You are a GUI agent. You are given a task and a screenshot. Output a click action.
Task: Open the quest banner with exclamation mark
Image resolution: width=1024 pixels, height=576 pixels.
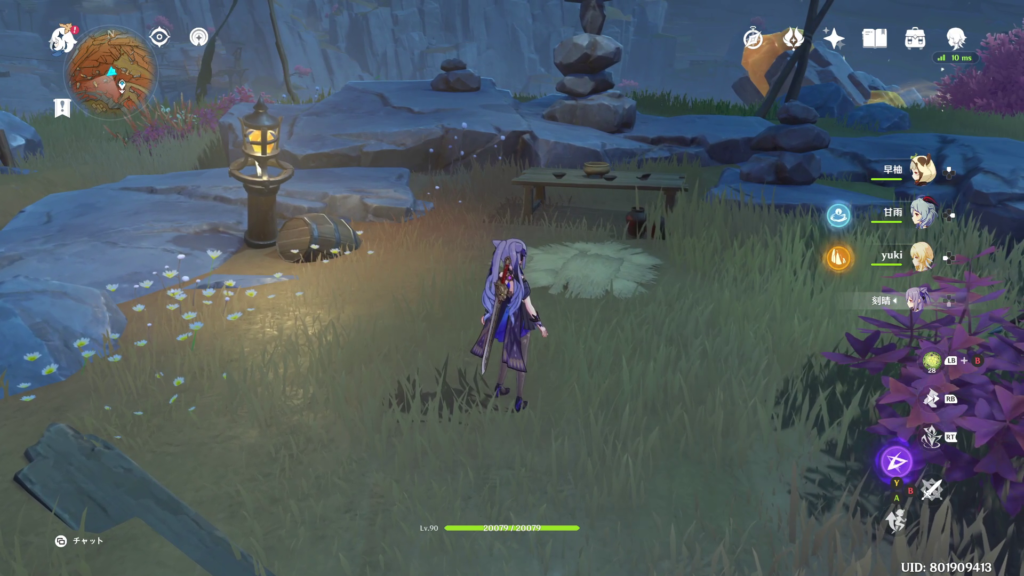62,107
